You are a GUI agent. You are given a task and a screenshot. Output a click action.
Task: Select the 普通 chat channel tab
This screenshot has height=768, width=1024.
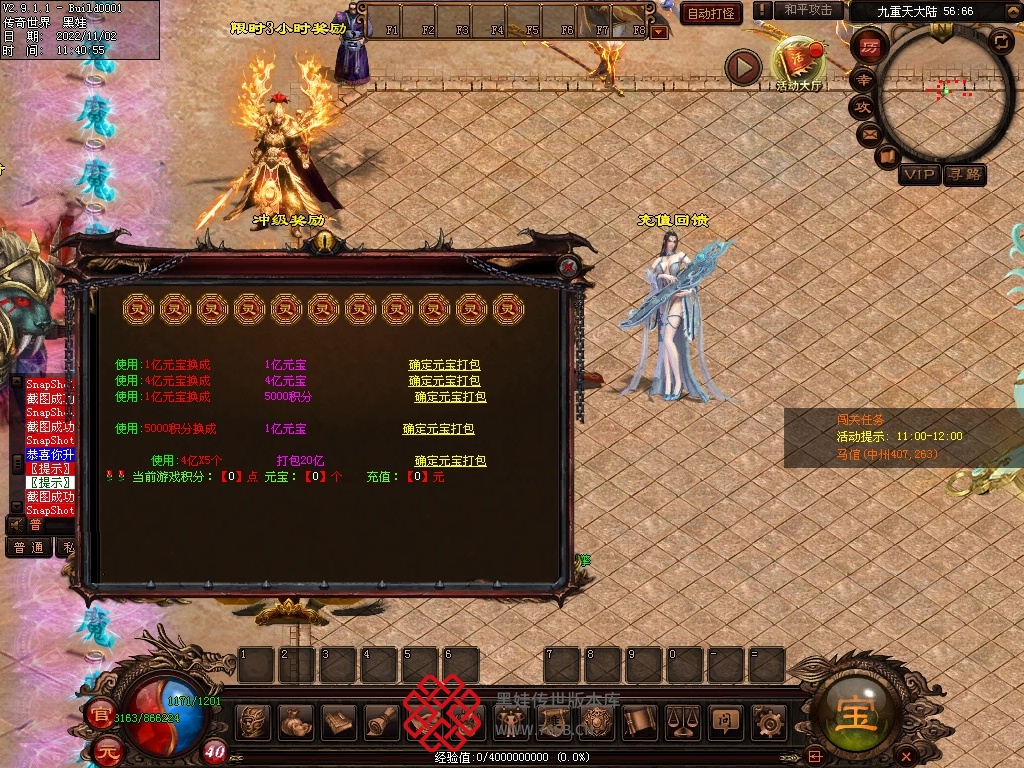[28, 547]
